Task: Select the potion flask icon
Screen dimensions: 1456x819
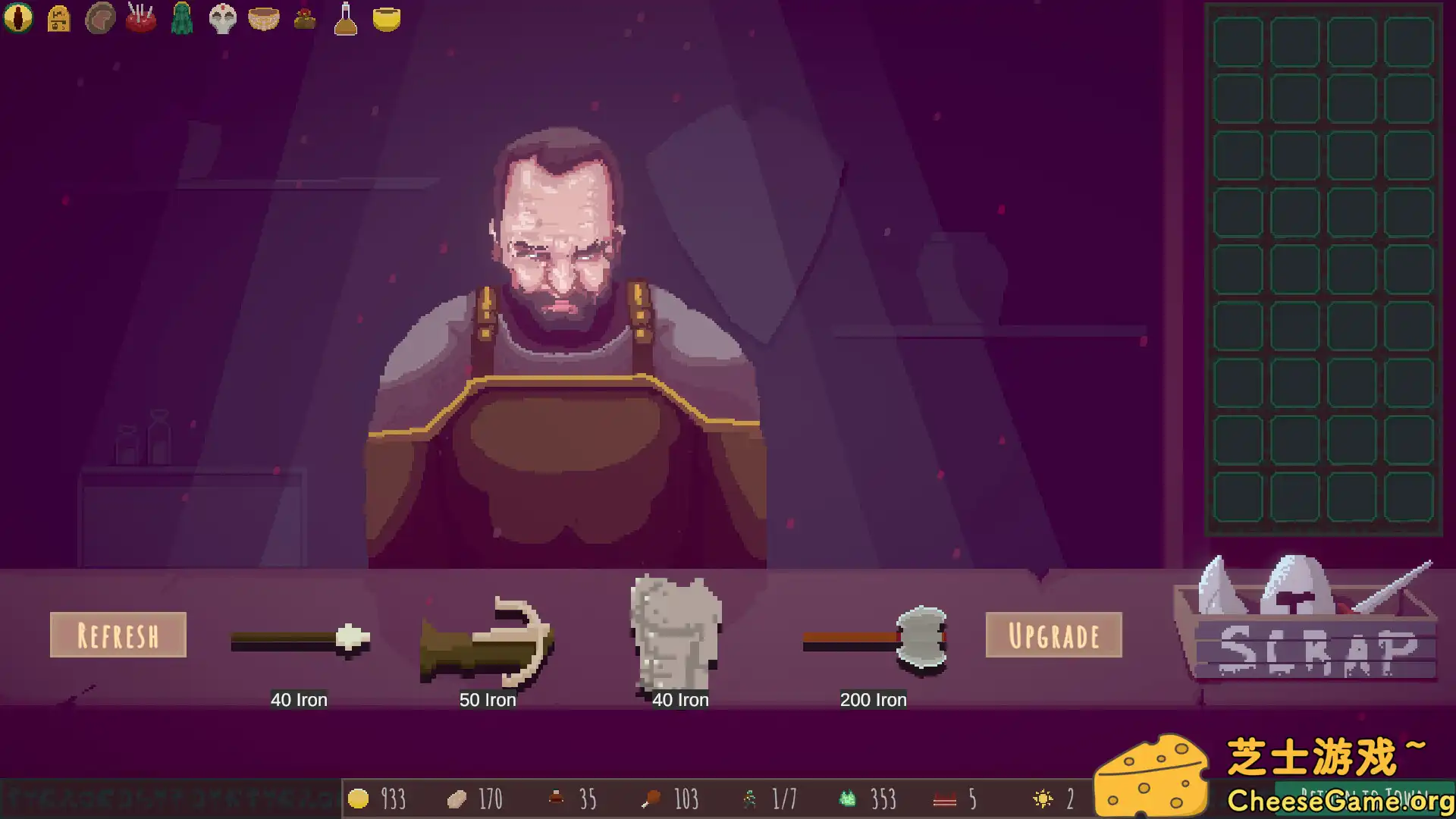Action: pos(344,19)
